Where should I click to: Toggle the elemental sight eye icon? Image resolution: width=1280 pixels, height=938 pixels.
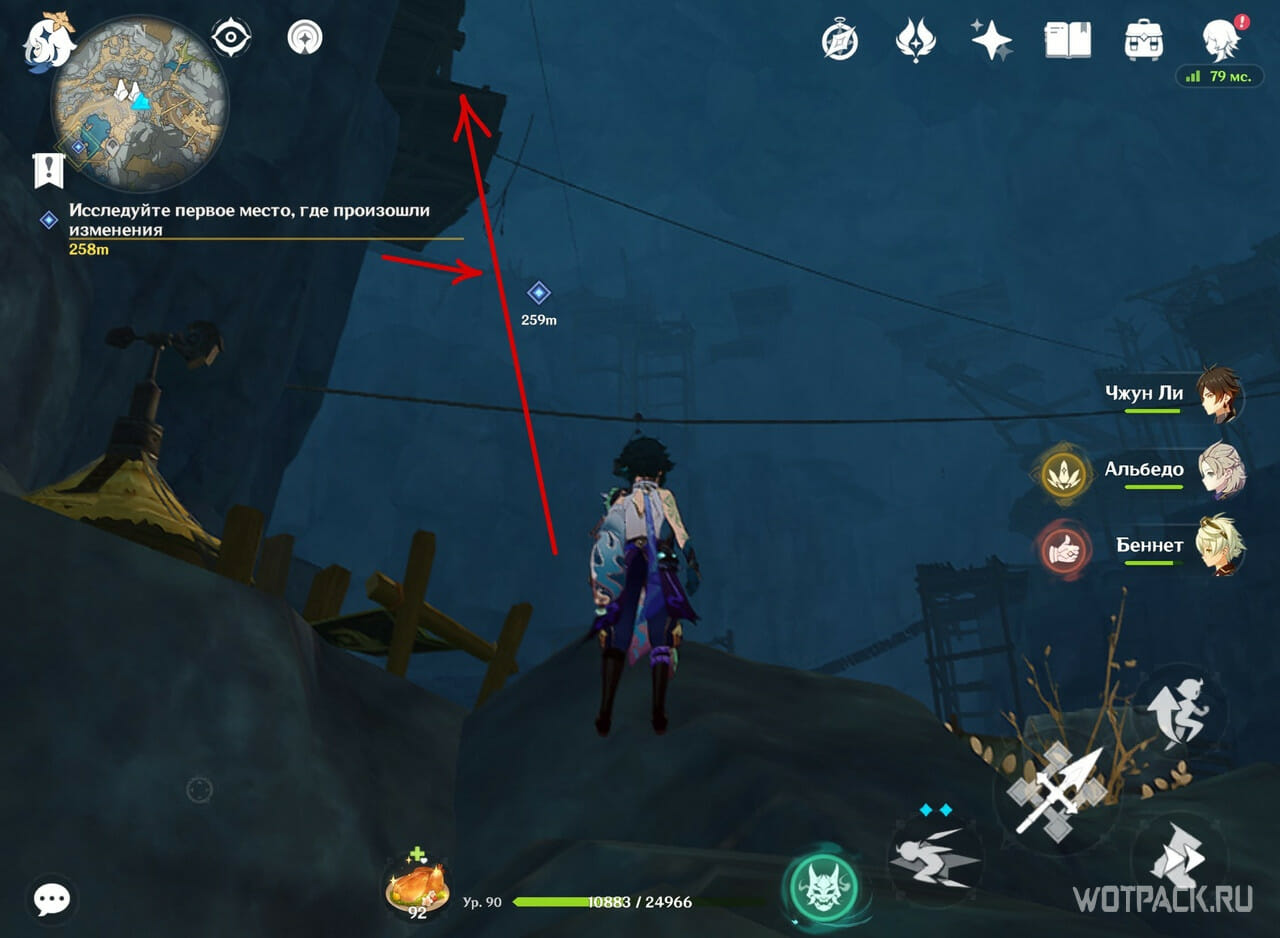(230, 40)
